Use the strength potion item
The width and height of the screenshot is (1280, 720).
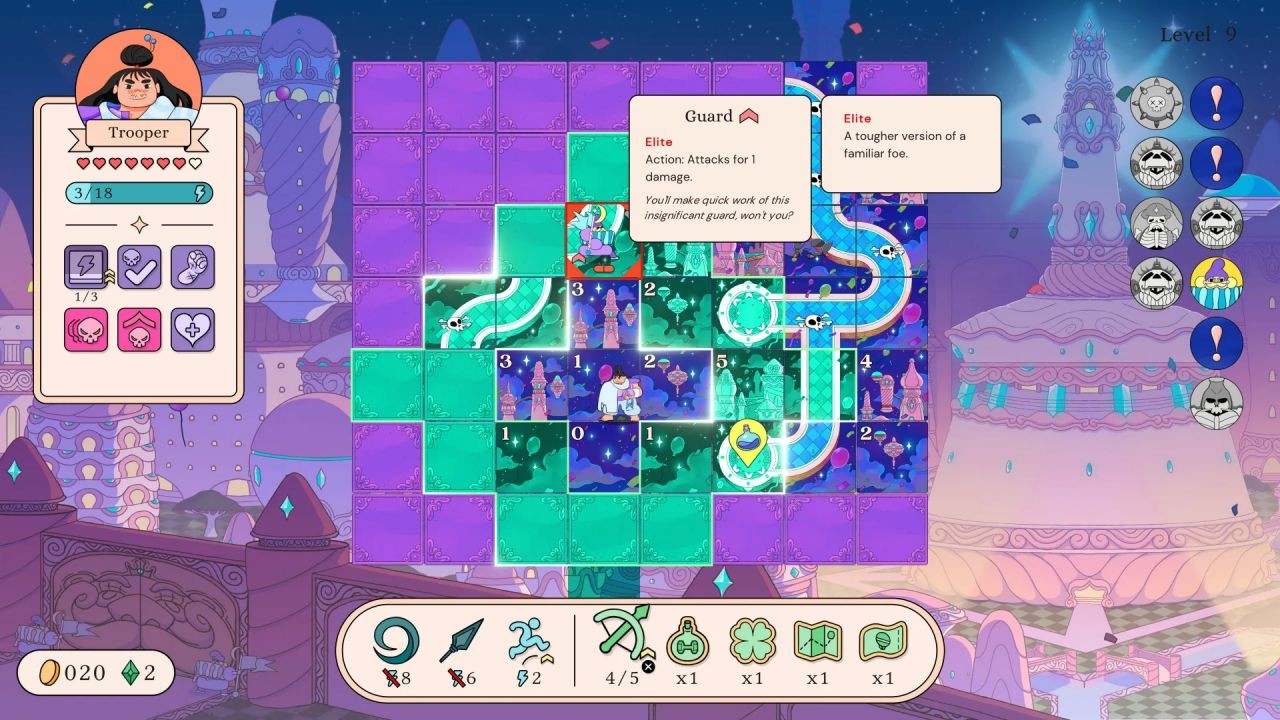point(689,641)
